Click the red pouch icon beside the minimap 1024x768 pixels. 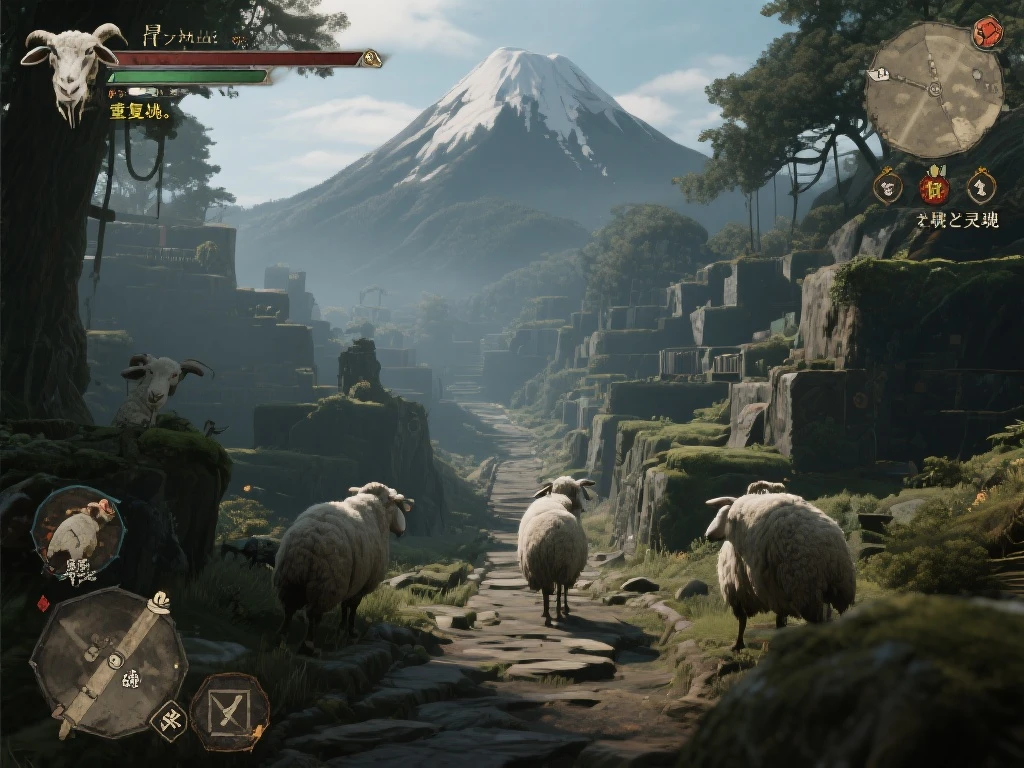point(988,33)
